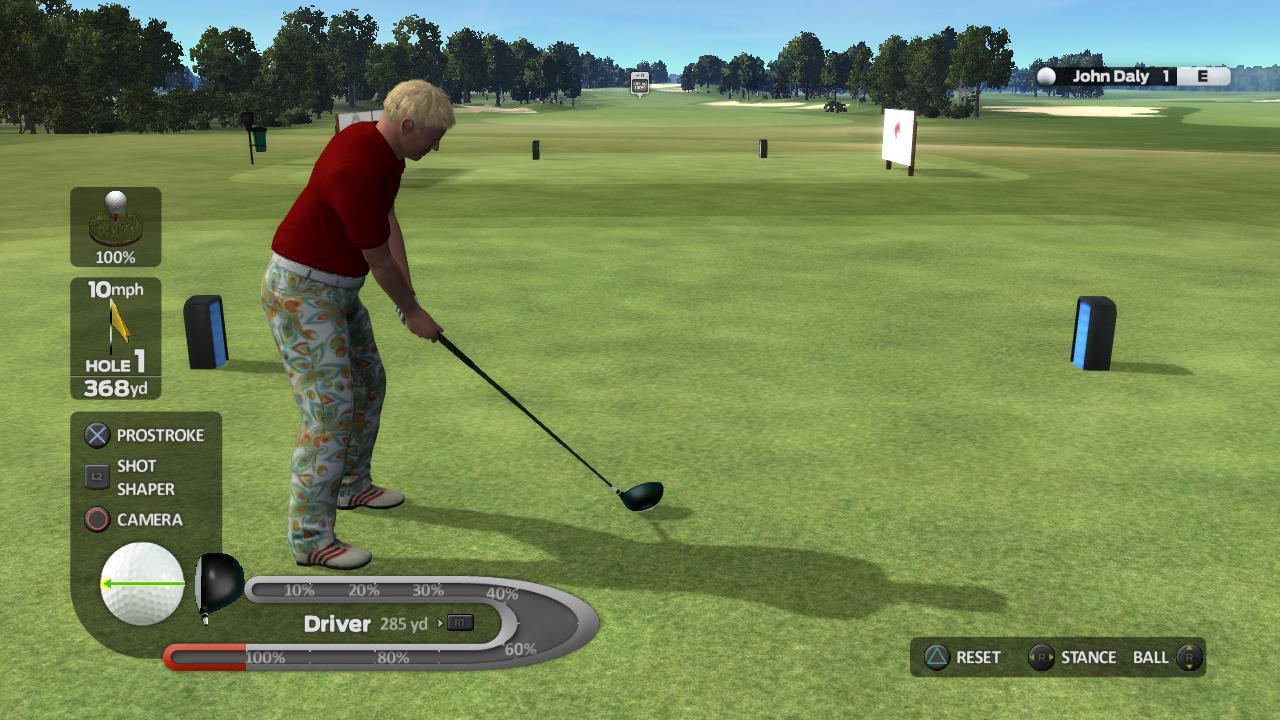Select the ProStroke X-button icon
The image size is (1280, 720).
pyautogui.click(x=97, y=435)
